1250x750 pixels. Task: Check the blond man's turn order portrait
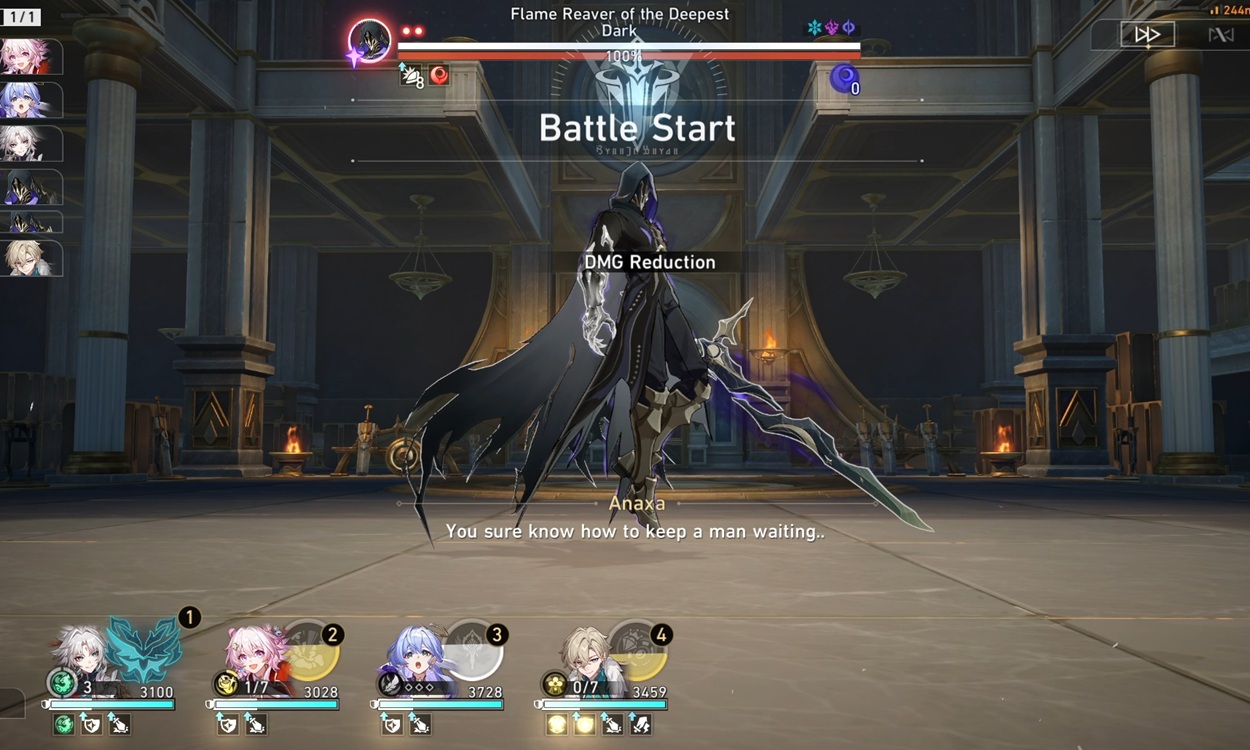32,259
